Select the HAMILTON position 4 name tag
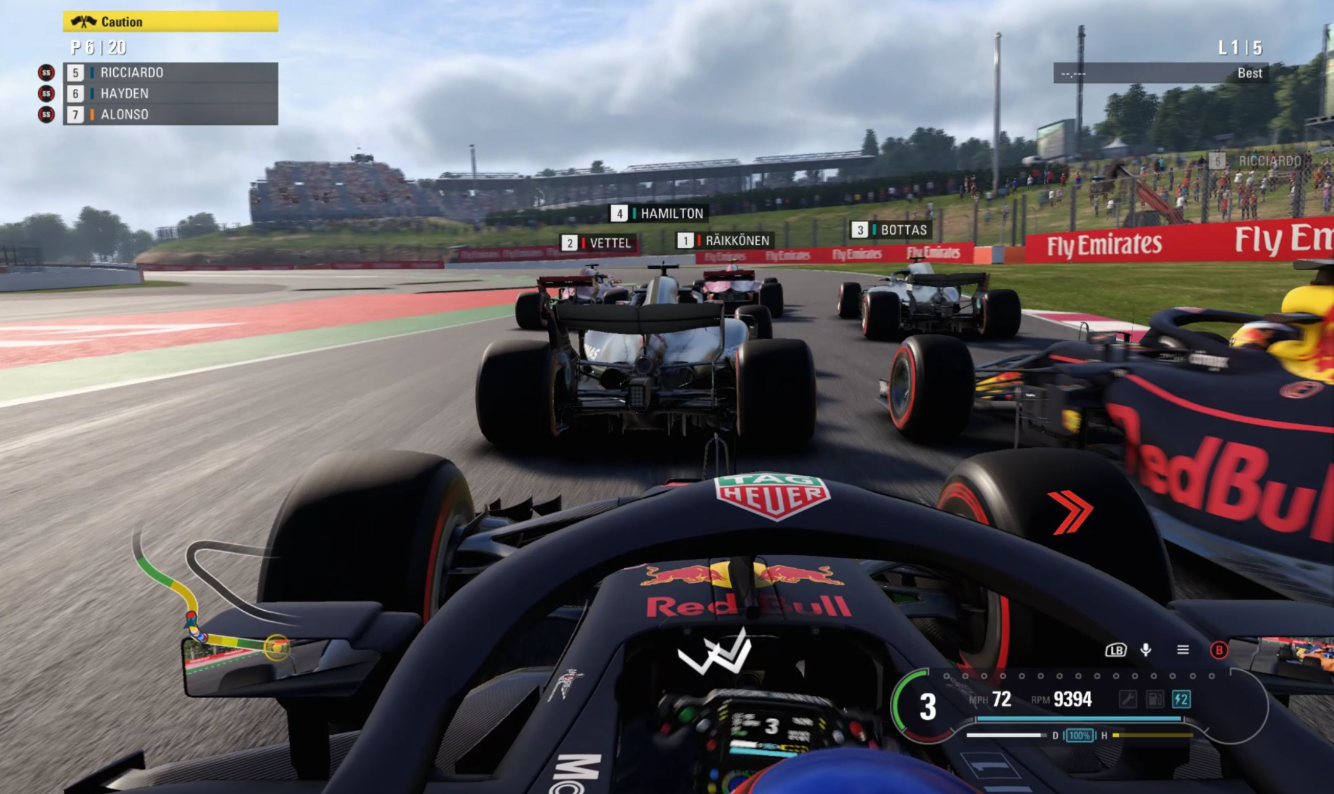 click(658, 213)
